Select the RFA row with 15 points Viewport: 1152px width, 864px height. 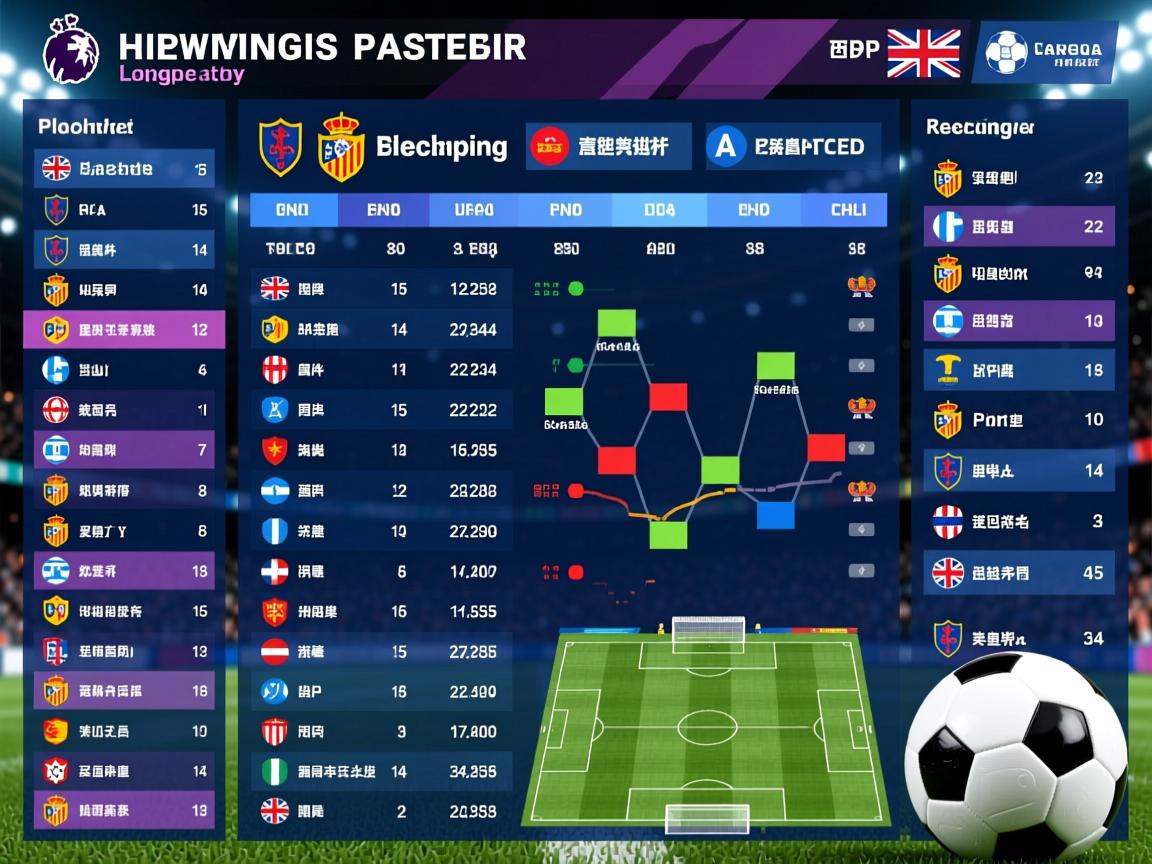(125, 210)
